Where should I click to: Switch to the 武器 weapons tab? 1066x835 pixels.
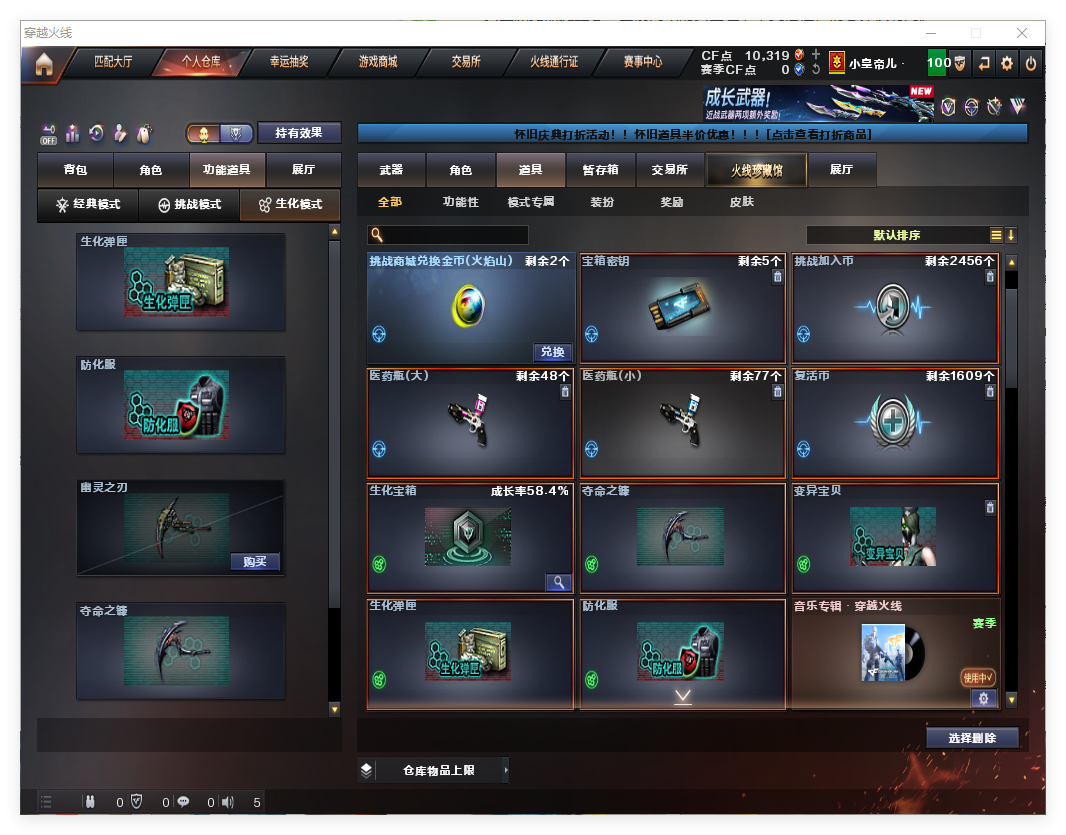pos(391,170)
